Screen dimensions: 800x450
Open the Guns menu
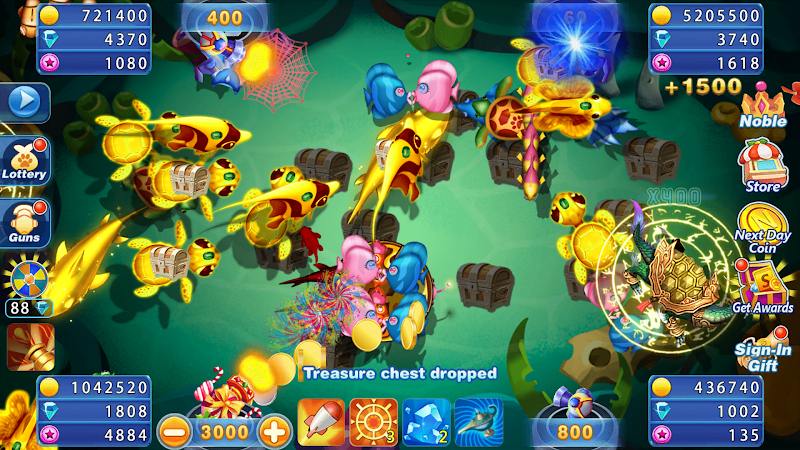(23, 221)
